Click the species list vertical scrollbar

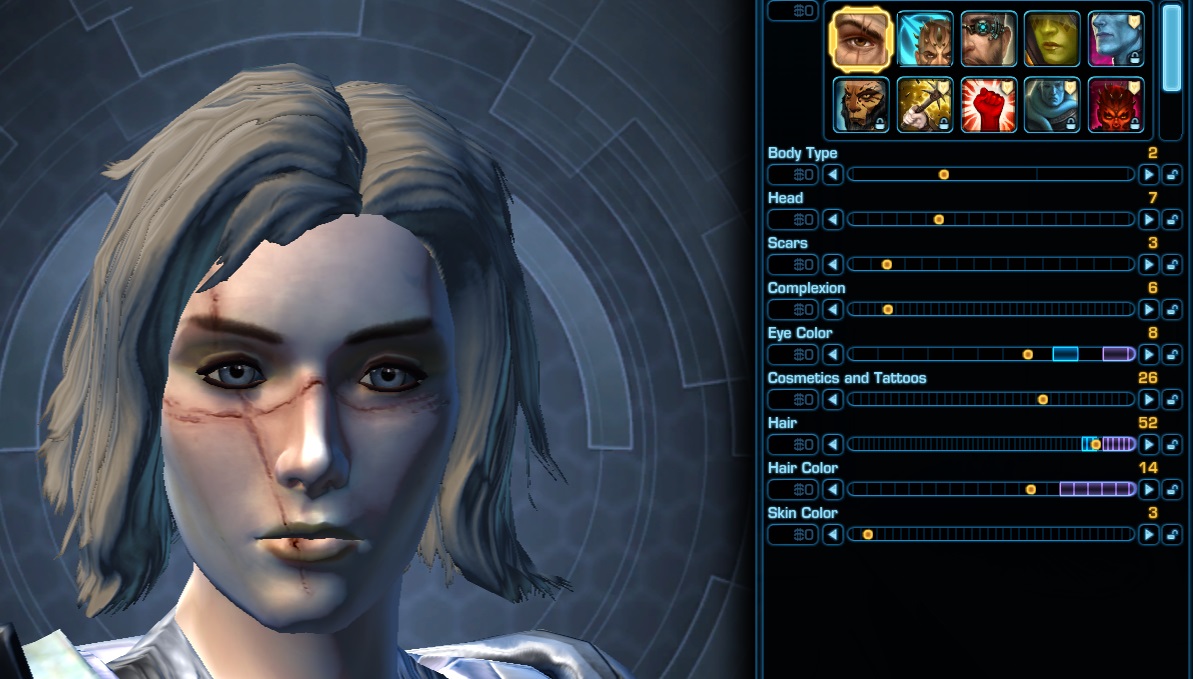click(1172, 50)
